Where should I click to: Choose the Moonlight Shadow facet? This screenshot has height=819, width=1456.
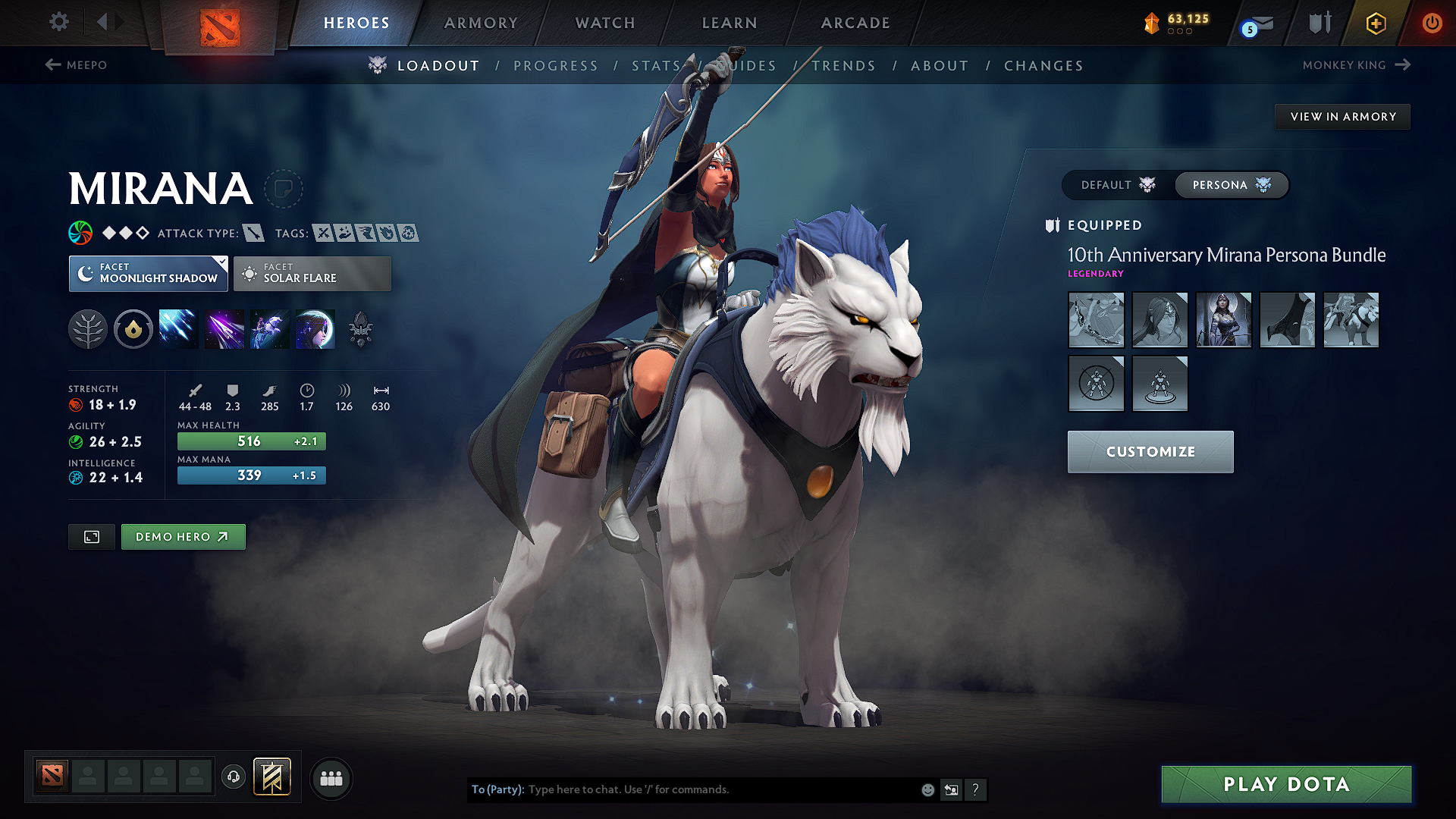click(149, 273)
